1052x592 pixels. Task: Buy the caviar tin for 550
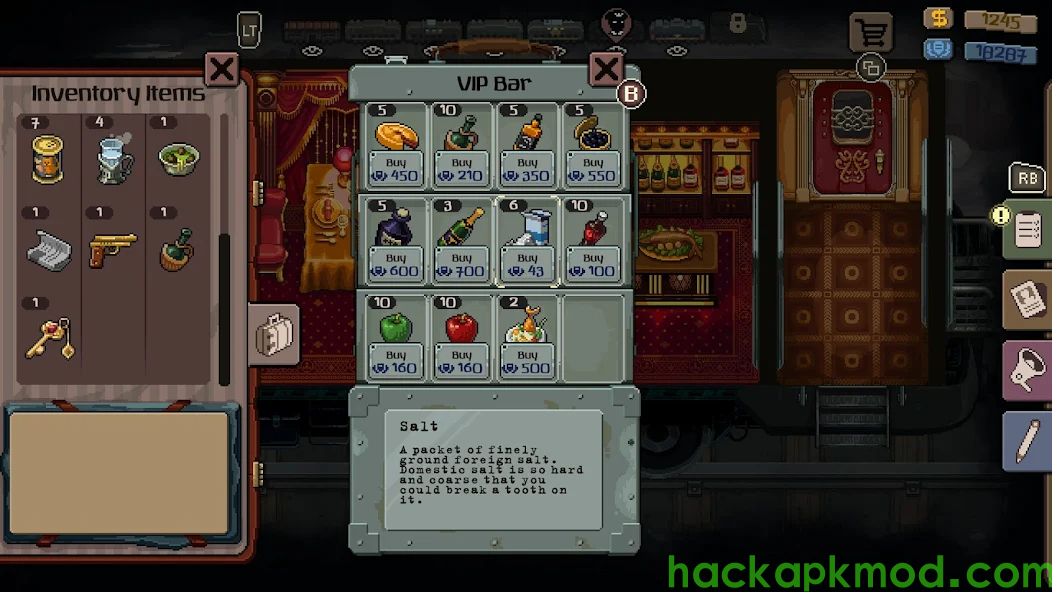tap(593, 169)
